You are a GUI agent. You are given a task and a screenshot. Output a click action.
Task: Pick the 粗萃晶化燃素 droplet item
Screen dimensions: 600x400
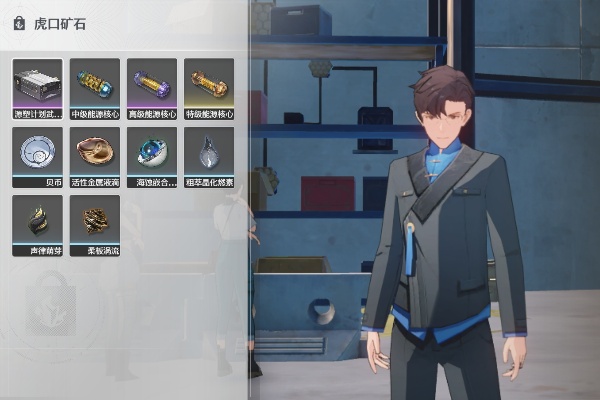(x=209, y=153)
